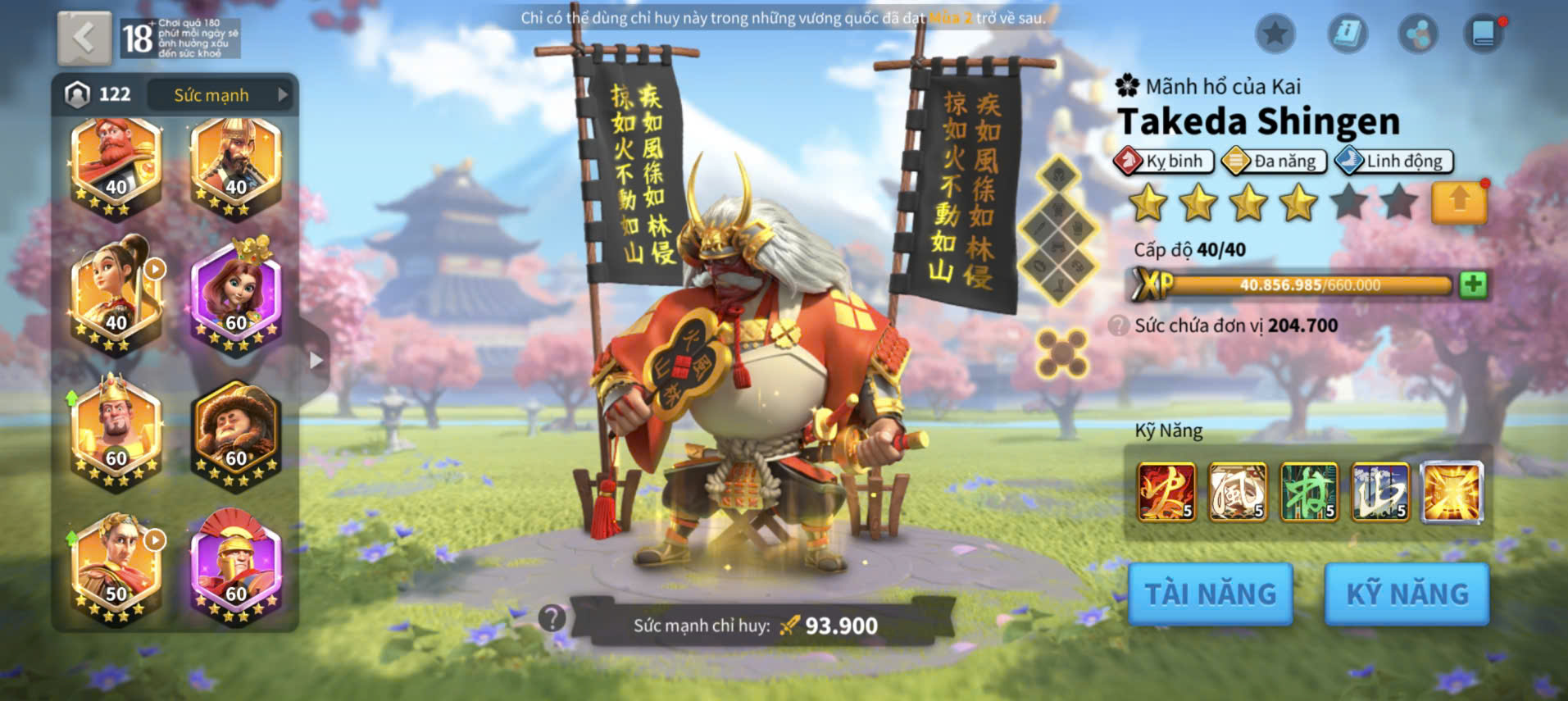Go back with the arrow button

click(x=84, y=38)
